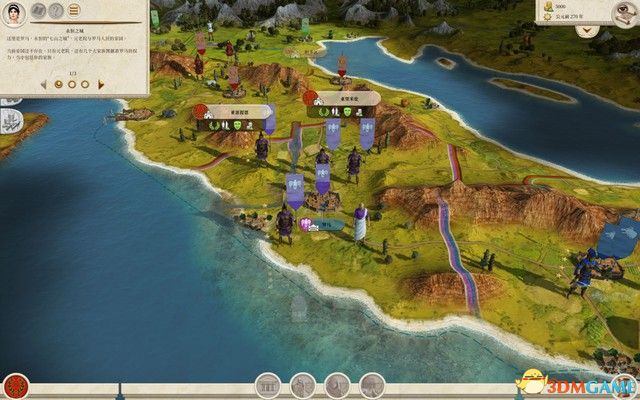Go back to the previous advisor page
640x400 pixels.
(x=42, y=84)
